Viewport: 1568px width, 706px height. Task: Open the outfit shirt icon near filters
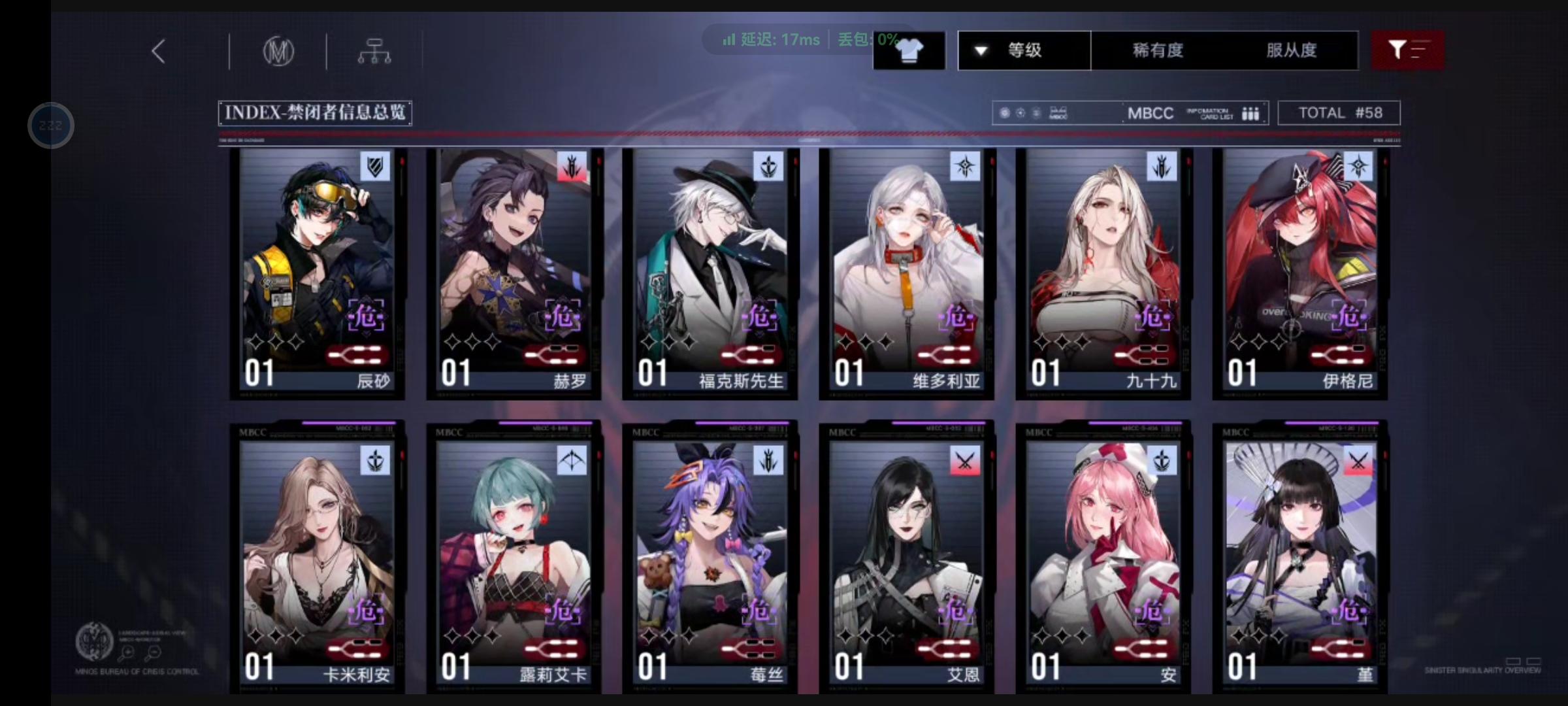pos(909,50)
